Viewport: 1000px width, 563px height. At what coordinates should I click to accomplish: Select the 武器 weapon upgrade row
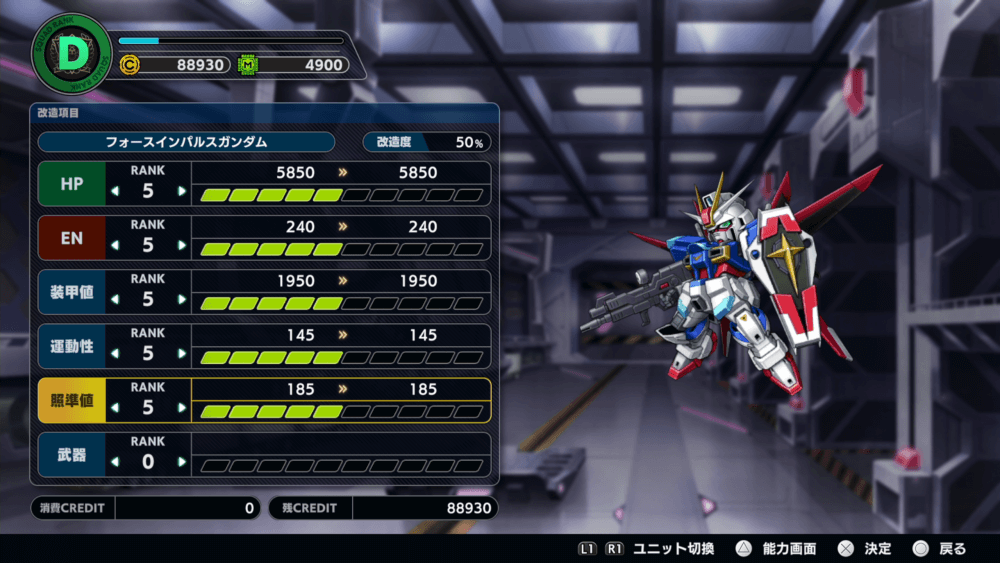pos(71,454)
